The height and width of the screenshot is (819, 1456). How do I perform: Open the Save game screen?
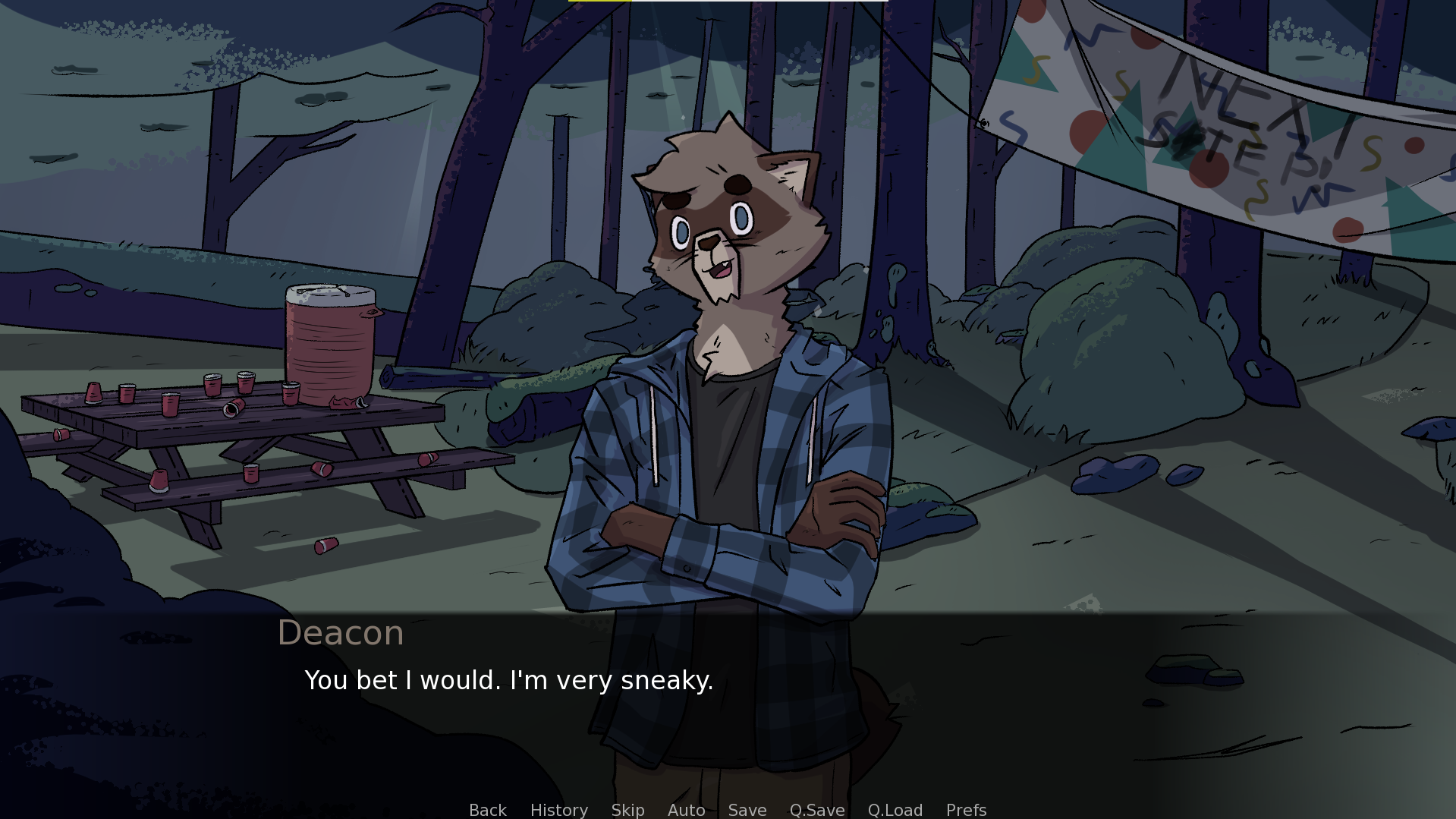click(x=747, y=810)
